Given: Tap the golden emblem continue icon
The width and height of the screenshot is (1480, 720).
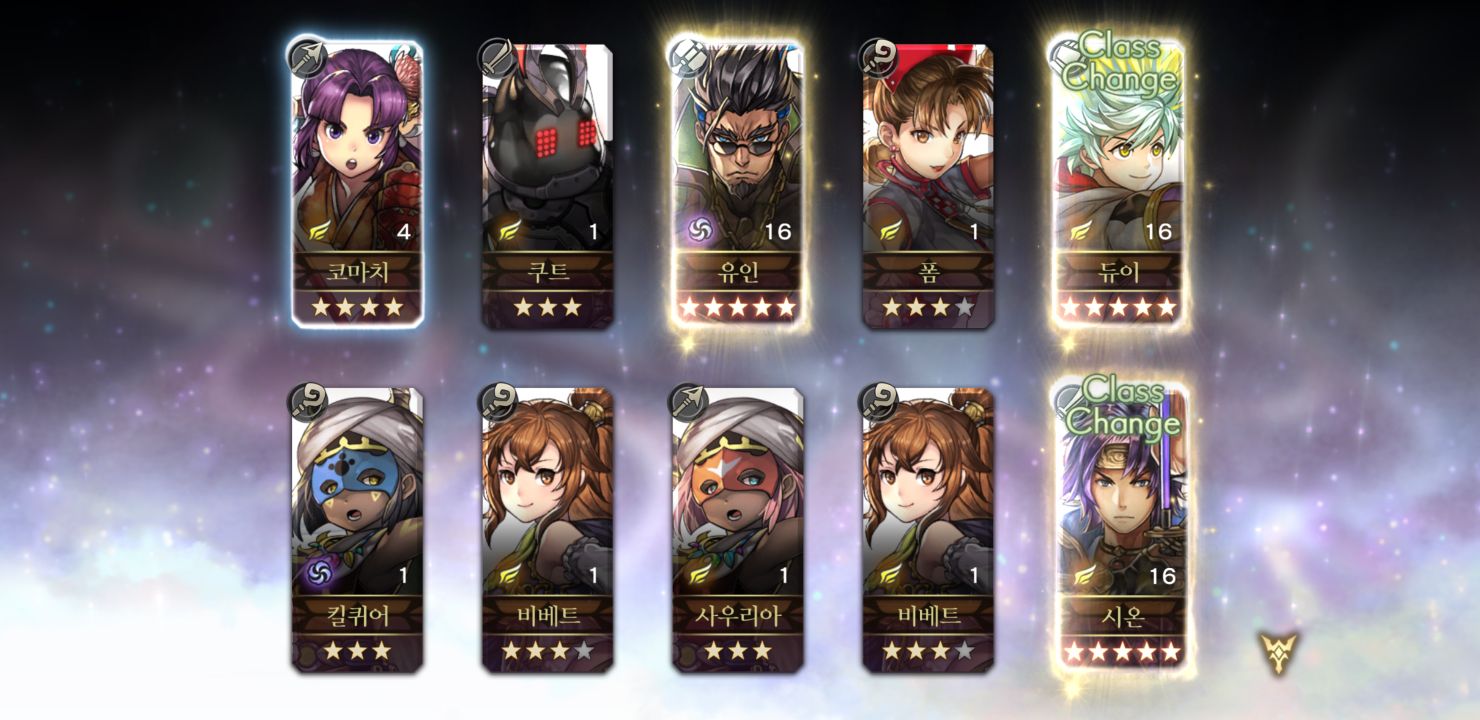Looking at the screenshot, I should (1278, 652).
